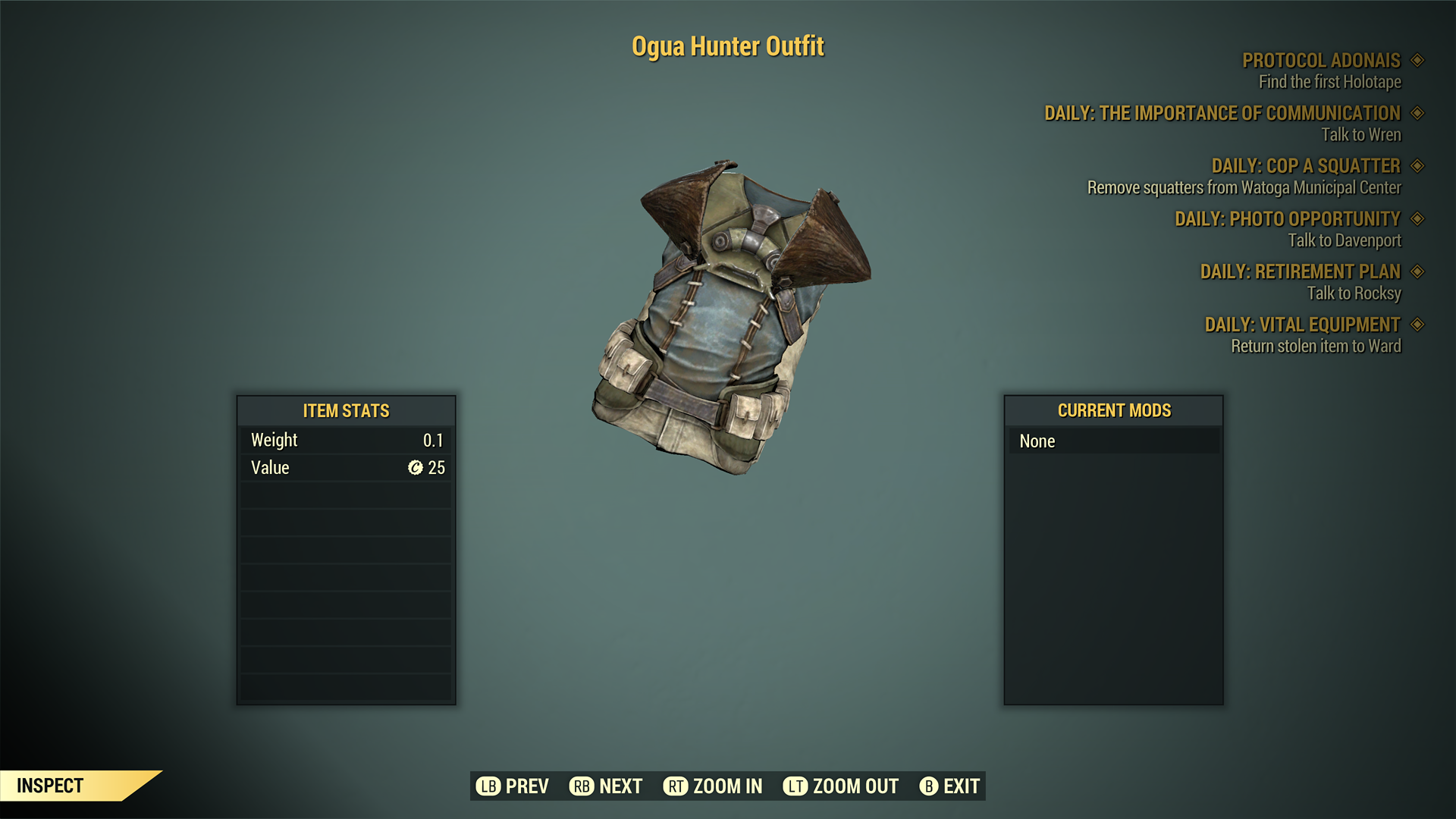Choose the Importance of Communication daily quest

point(1222,114)
